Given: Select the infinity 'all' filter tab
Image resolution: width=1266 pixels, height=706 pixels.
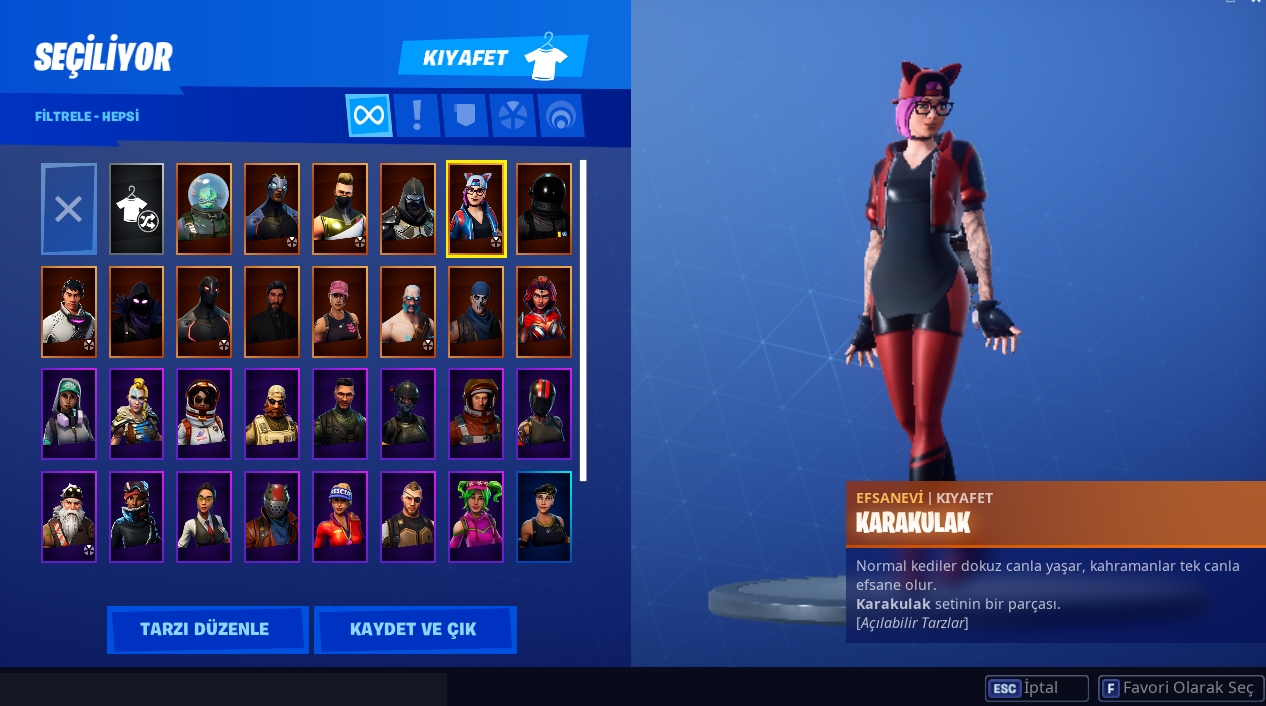Looking at the screenshot, I should (x=368, y=116).
